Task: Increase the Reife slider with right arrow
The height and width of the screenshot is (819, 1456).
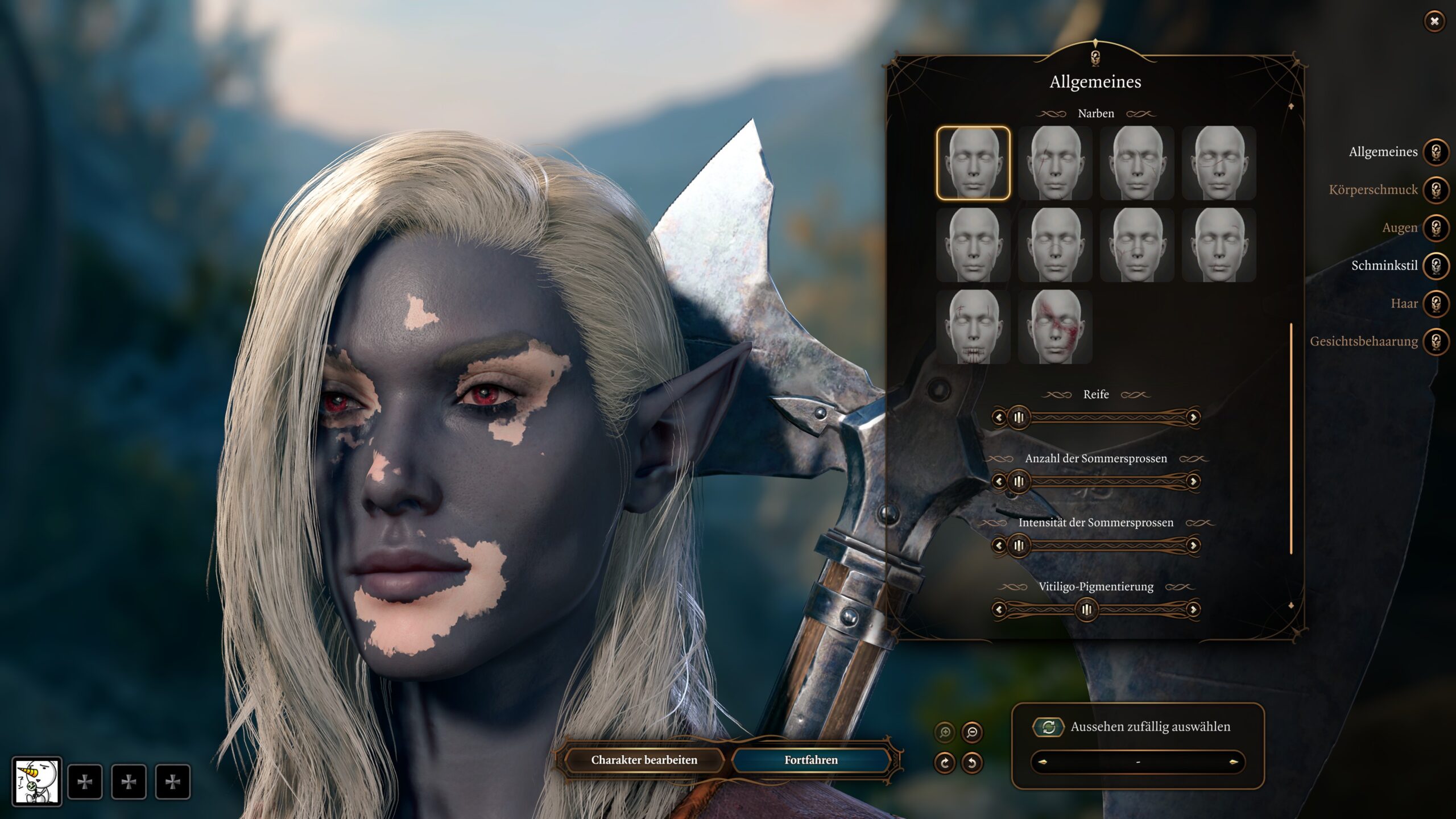Action: tap(1193, 417)
